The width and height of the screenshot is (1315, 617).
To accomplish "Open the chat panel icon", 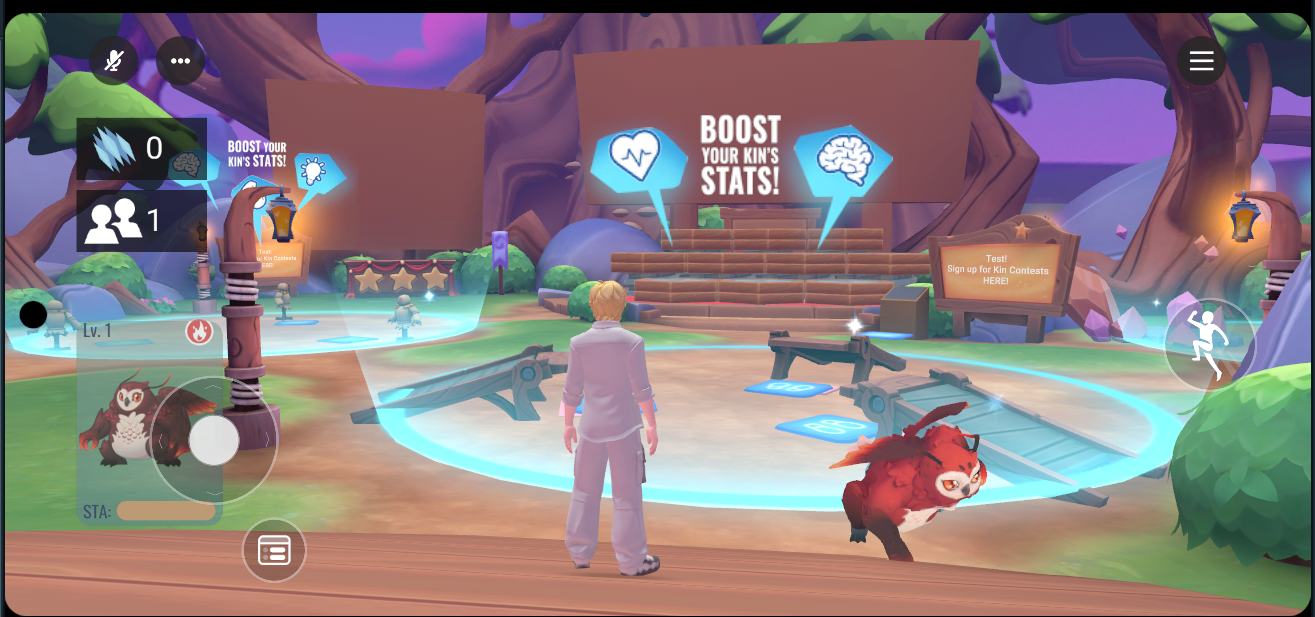I will coord(274,550).
